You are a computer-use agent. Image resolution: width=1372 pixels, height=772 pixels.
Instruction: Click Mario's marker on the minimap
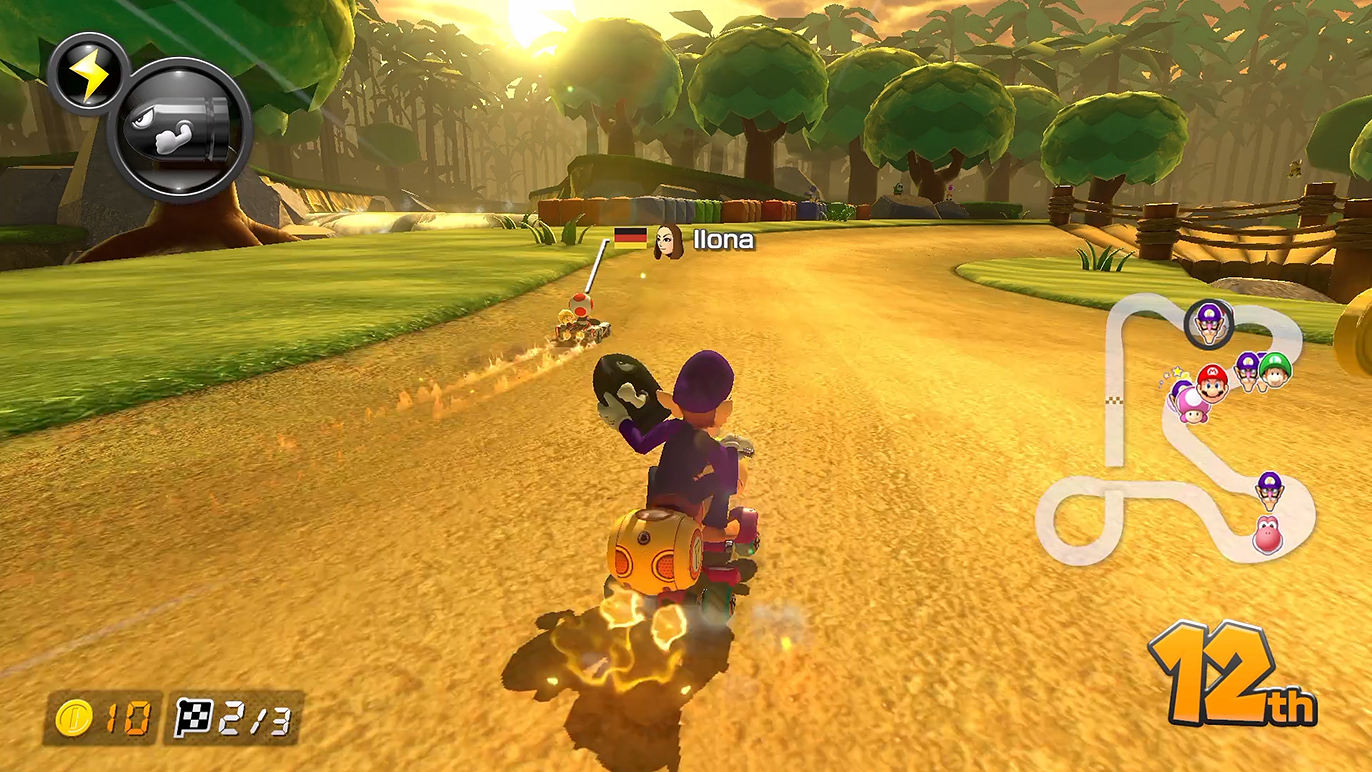pos(1212,381)
